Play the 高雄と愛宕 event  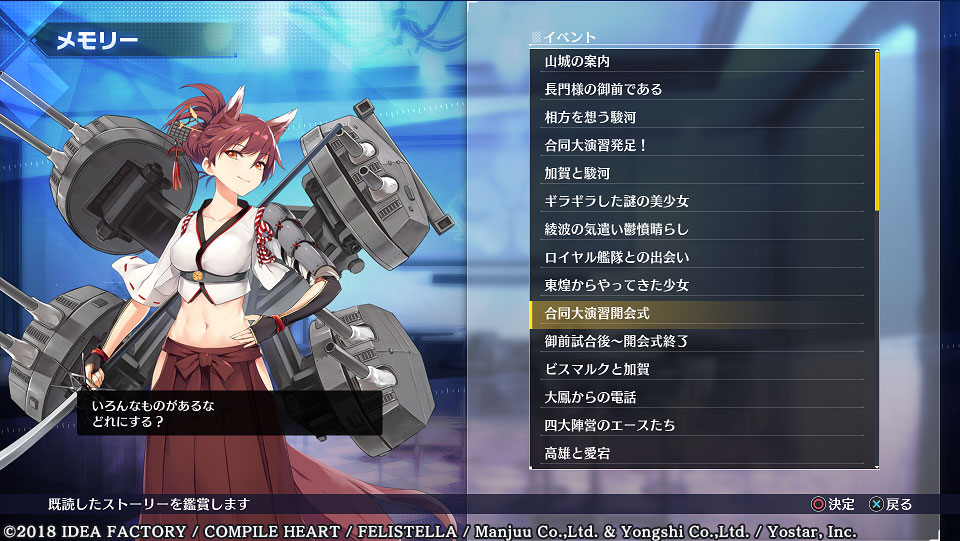[702, 453]
